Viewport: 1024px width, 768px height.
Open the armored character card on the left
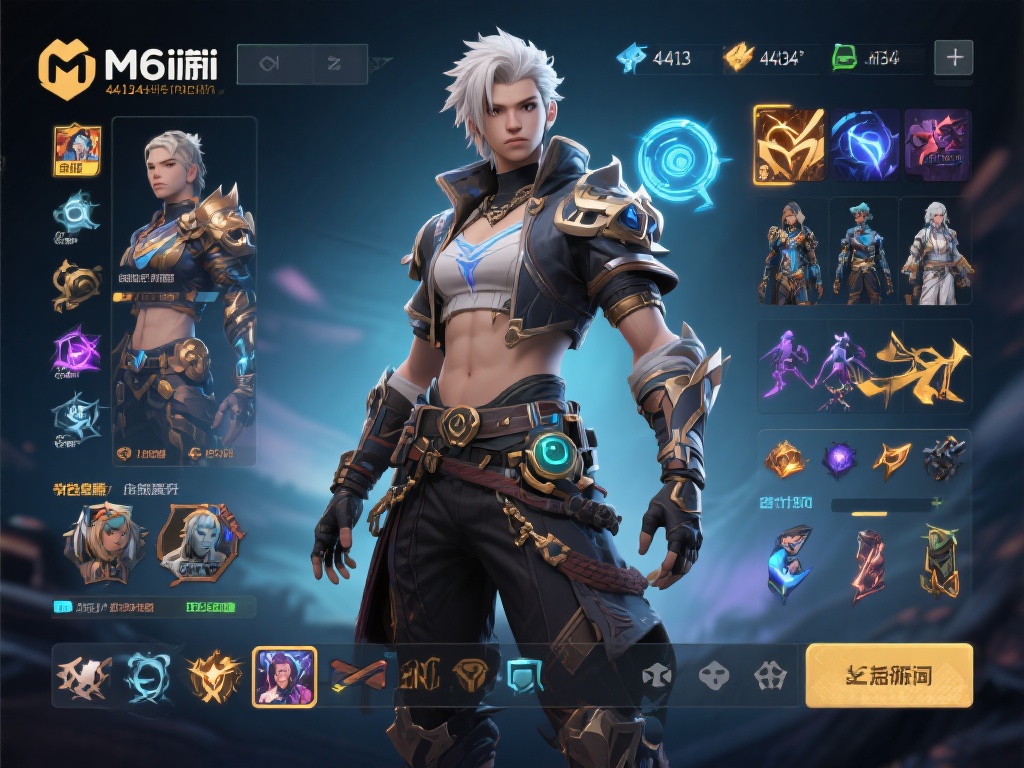point(184,291)
